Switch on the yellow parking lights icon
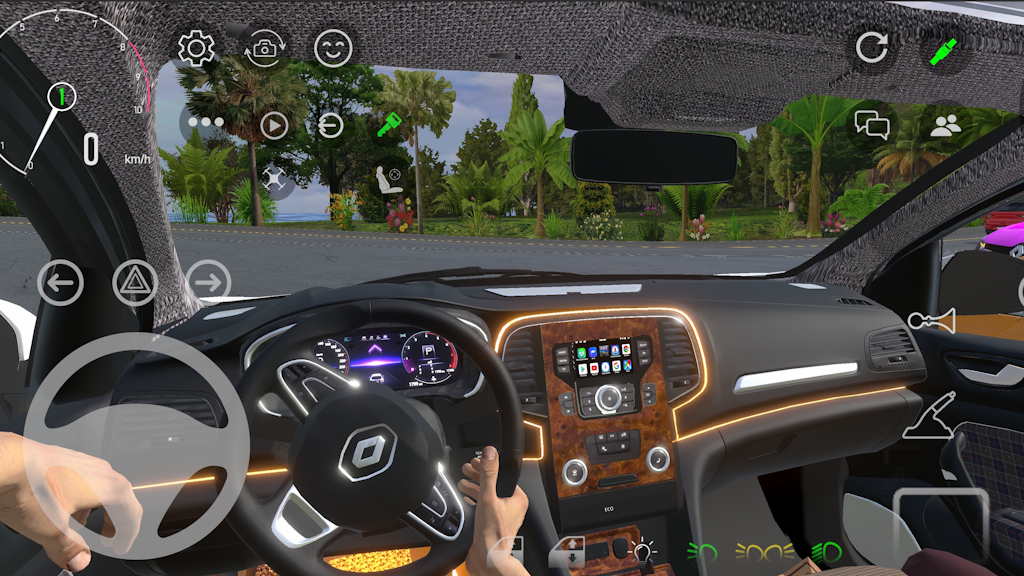1024x576 pixels. 764,550
